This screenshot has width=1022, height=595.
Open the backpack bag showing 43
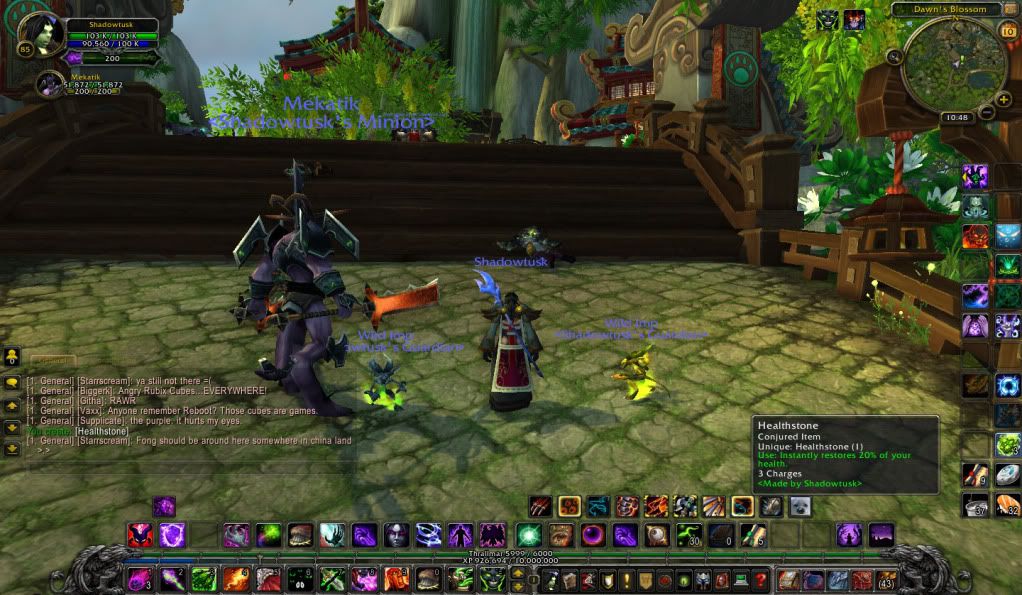tap(885, 580)
